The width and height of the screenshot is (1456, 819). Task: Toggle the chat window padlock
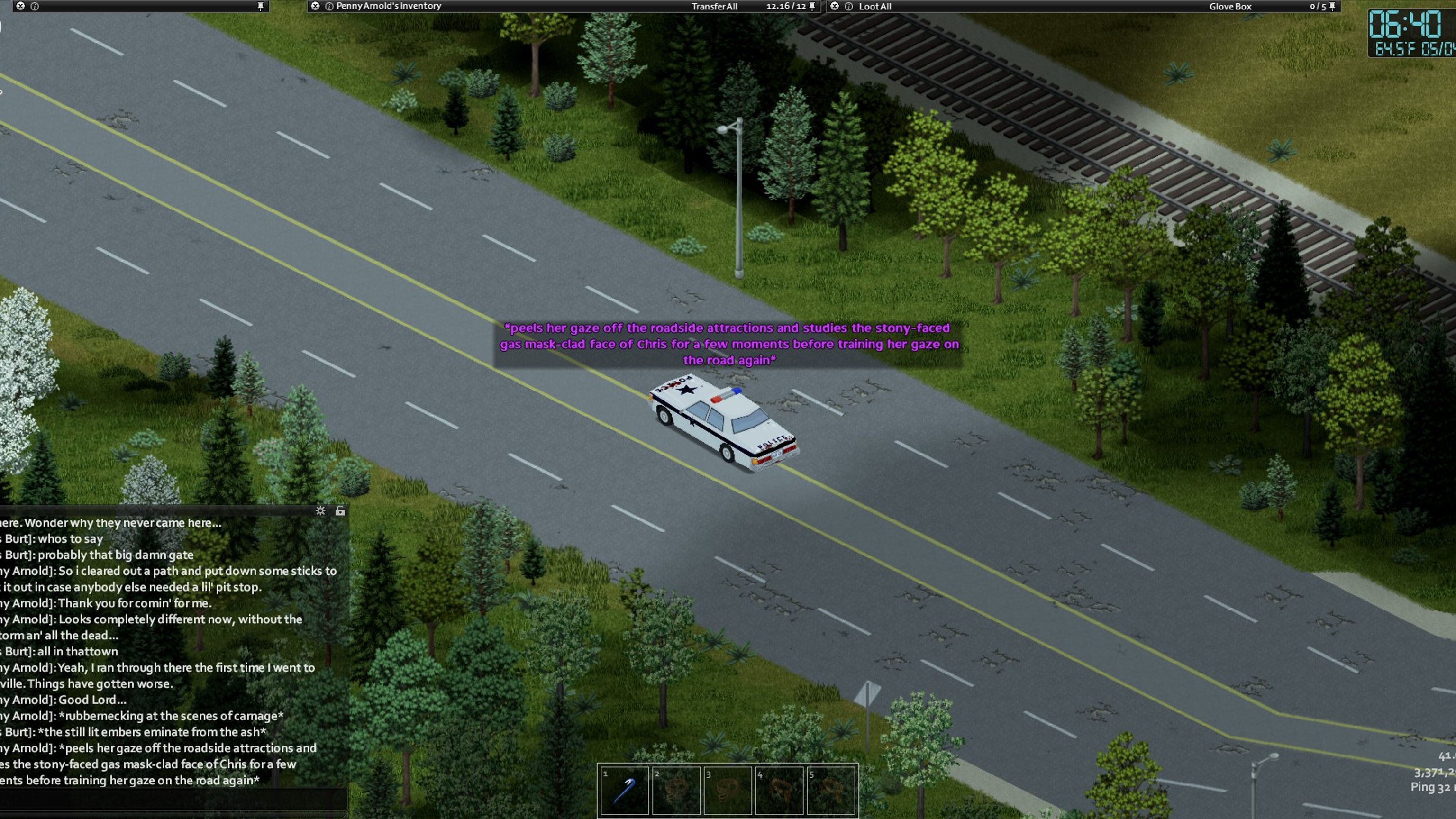pos(340,511)
